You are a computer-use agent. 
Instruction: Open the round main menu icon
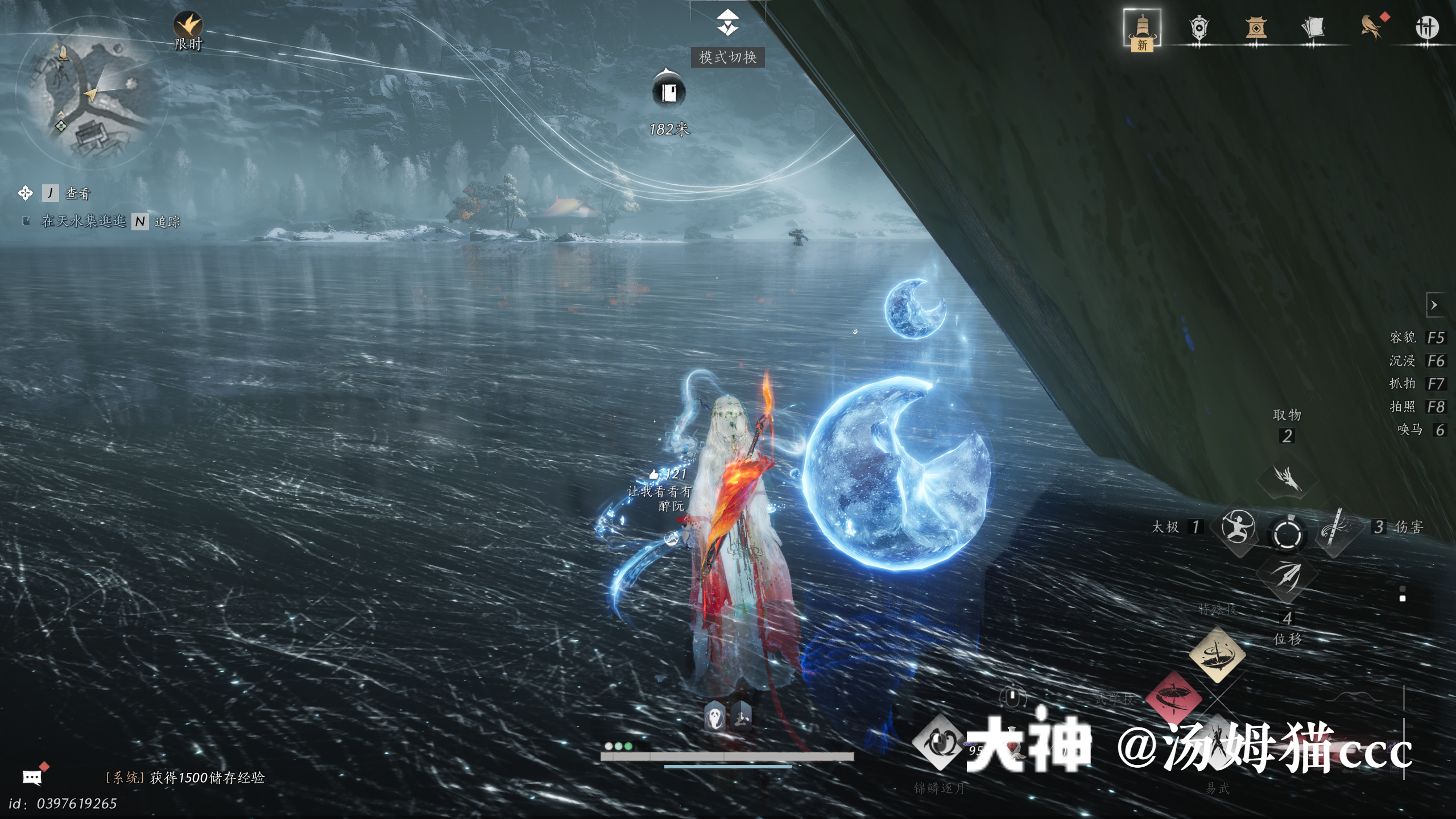[x=1426, y=27]
